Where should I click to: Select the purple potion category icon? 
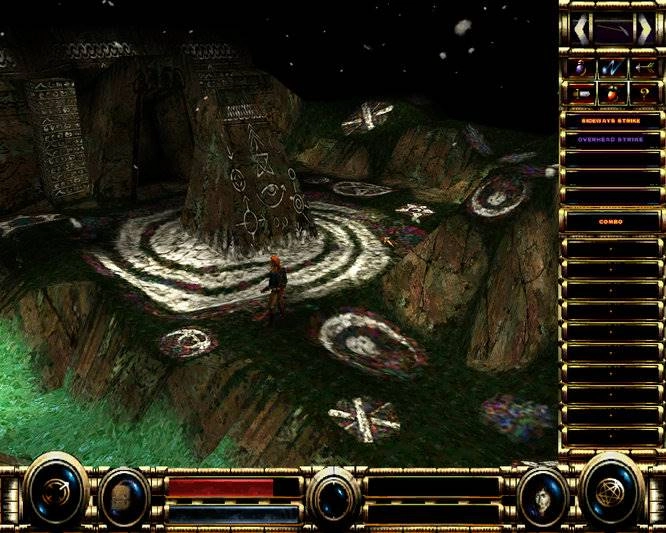coord(580,67)
